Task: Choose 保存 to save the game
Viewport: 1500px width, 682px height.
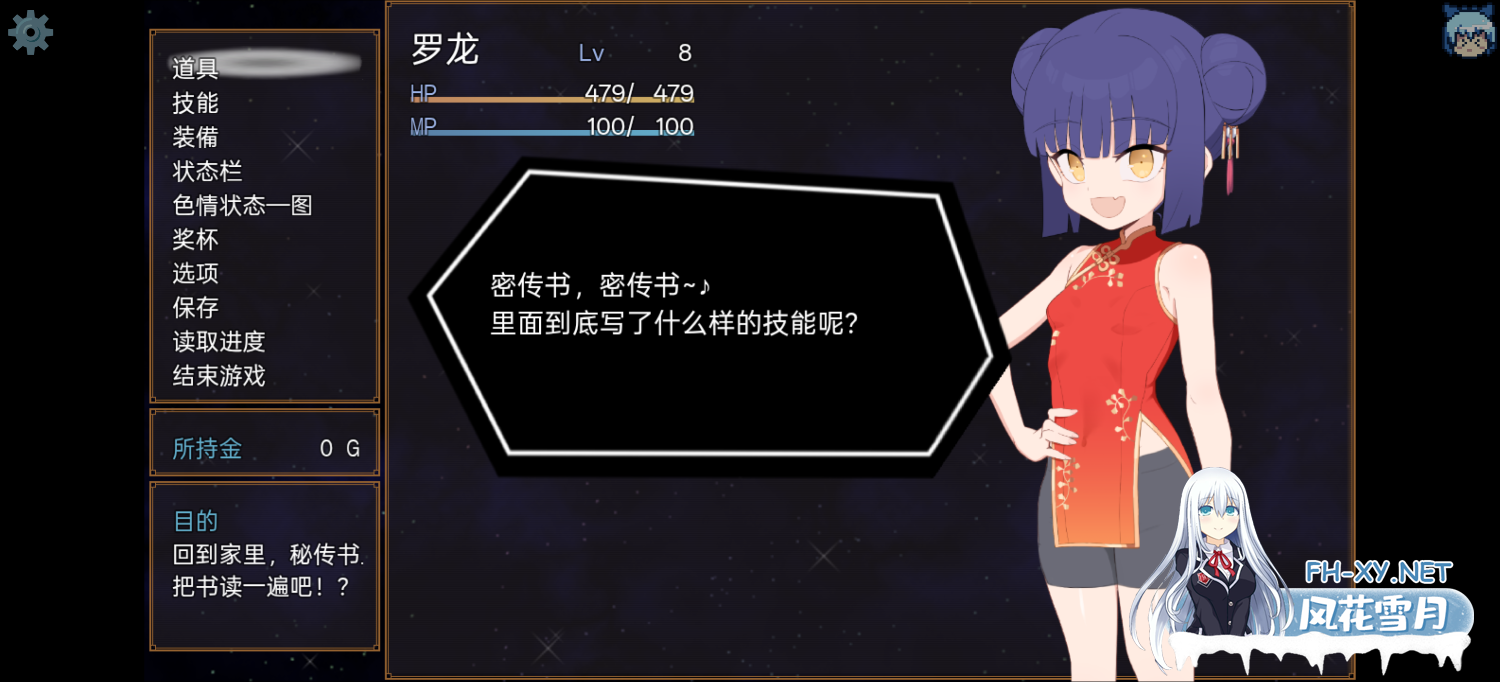Action: (x=196, y=307)
